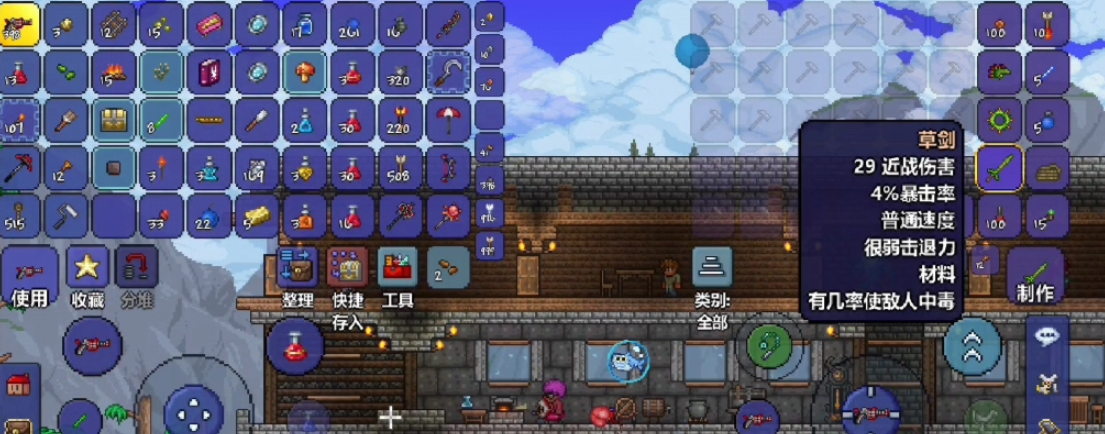Open the housing menu house icon
Screen dimensions: 1105x434
pos(17,383)
